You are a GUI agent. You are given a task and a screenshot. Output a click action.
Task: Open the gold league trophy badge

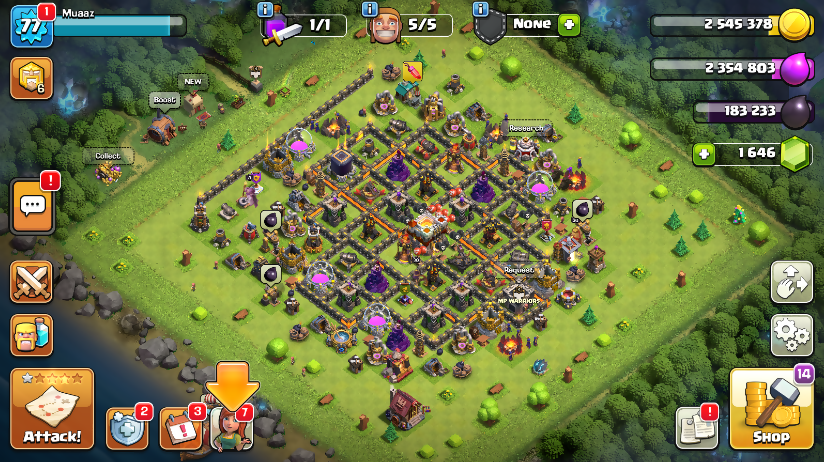31,78
